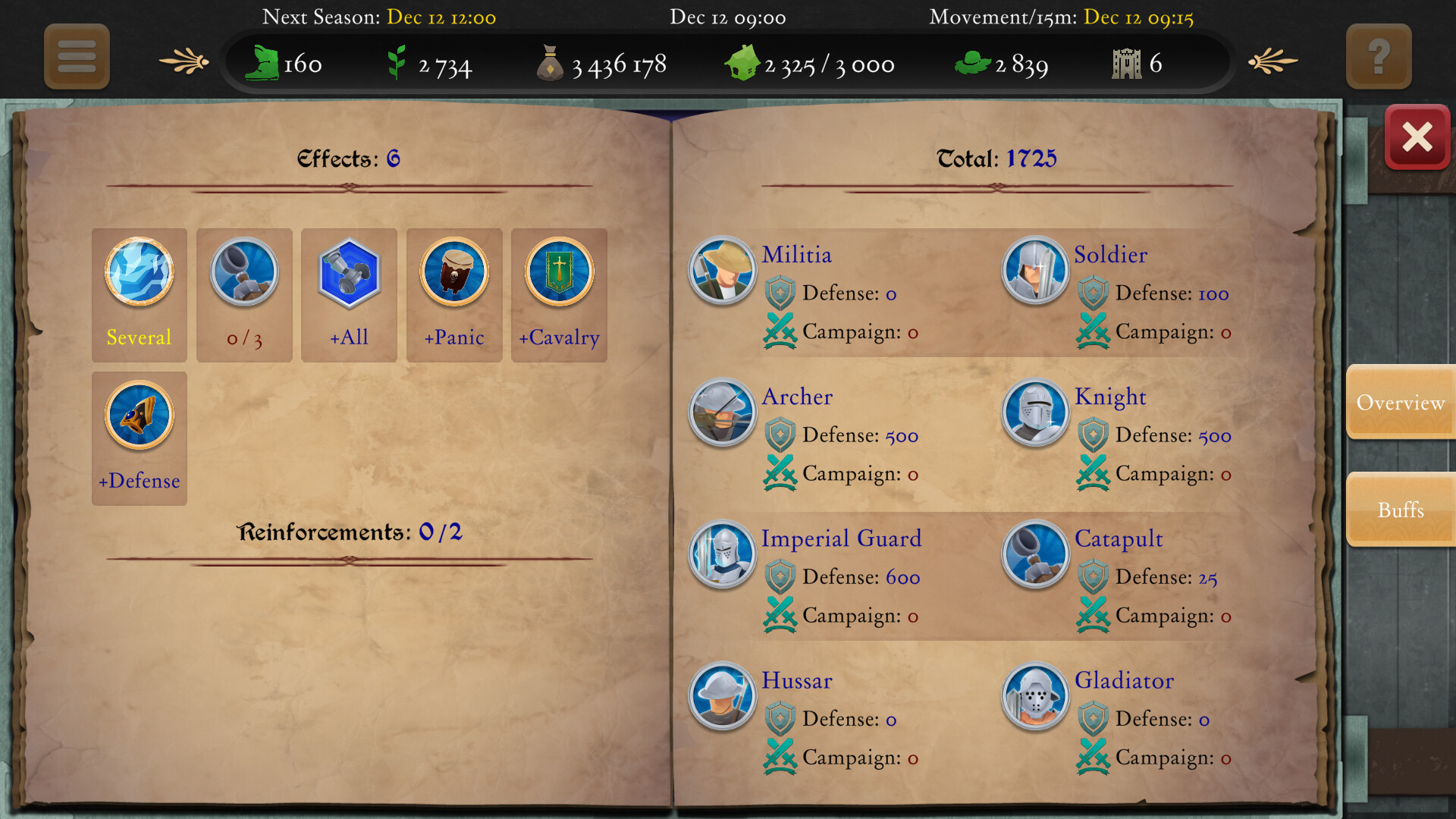Select the Knight unit icon
Viewport: 1456px width, 819px height.
1034,412
